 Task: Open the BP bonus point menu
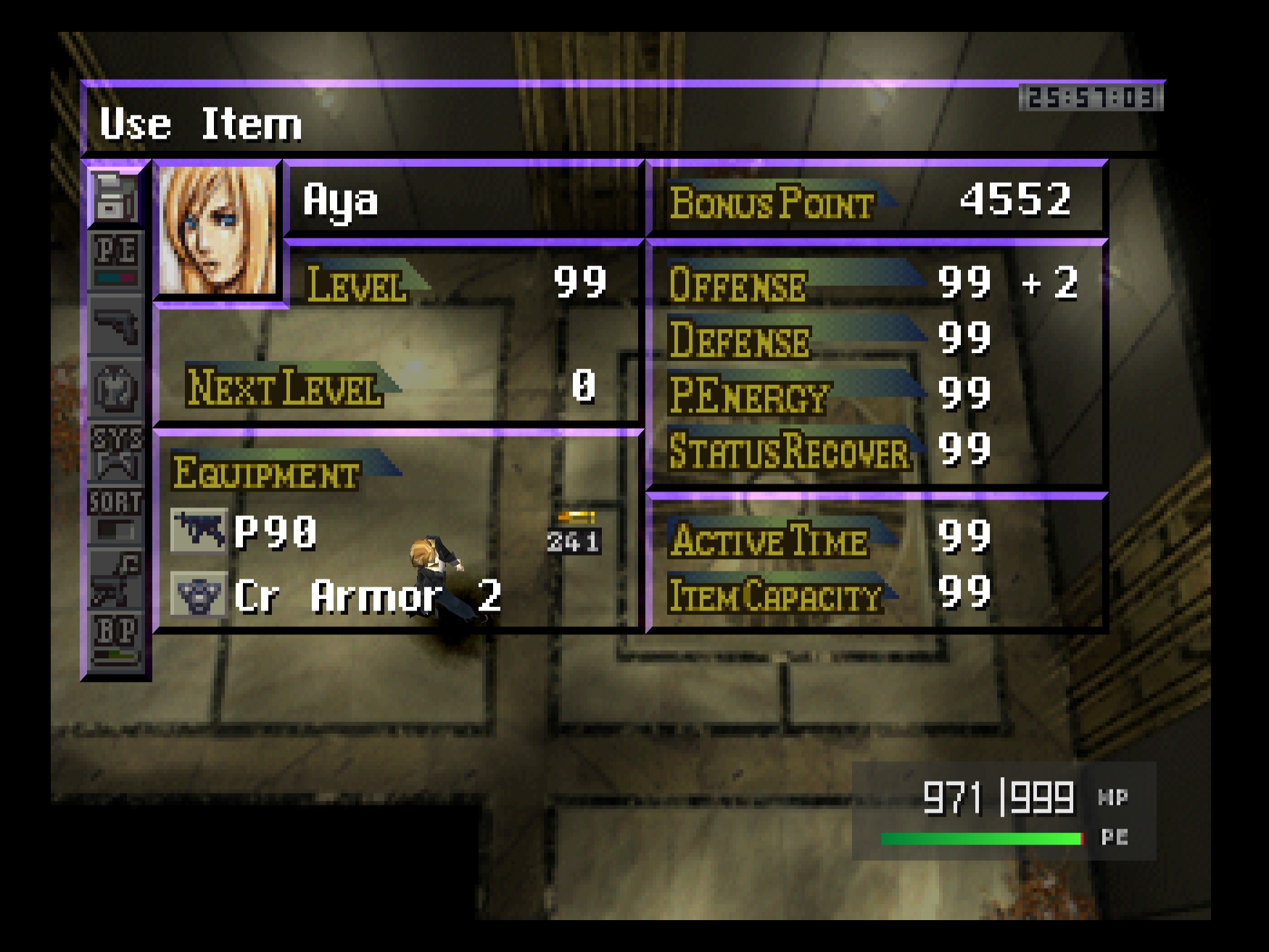pyautogui.click(x=115, y=640)
